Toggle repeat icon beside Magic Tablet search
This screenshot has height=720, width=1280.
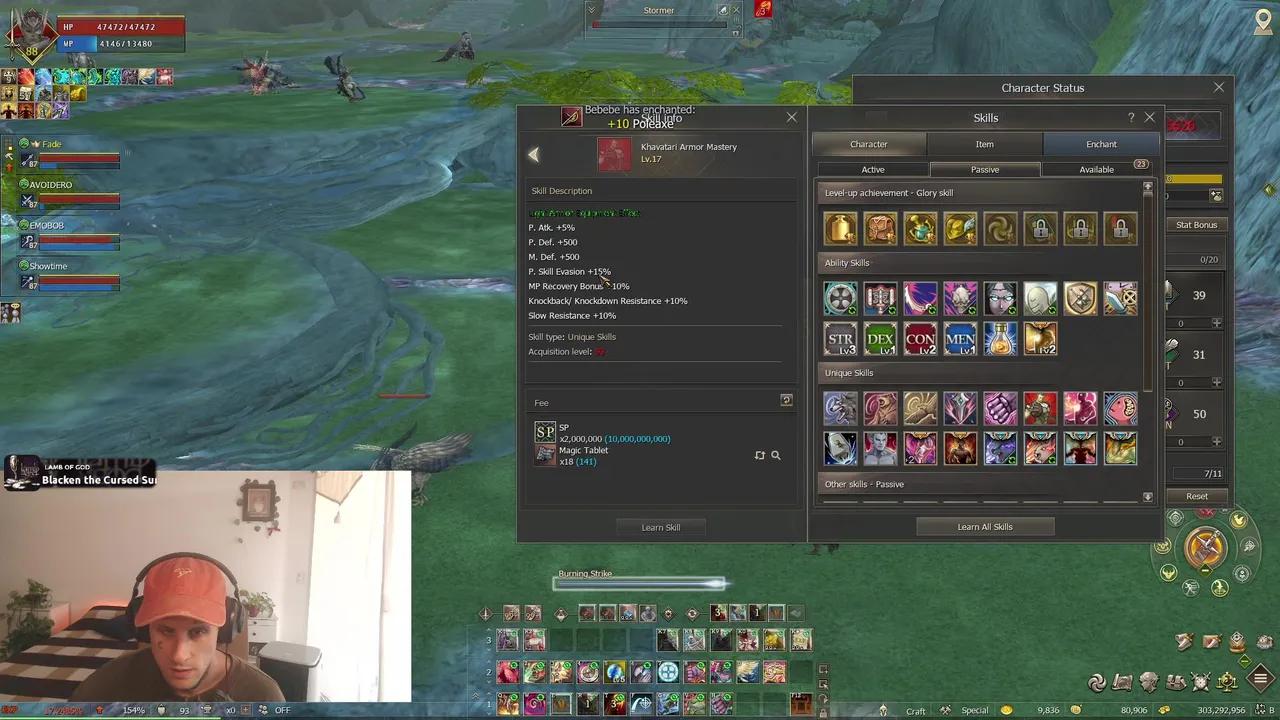point(760,455)
